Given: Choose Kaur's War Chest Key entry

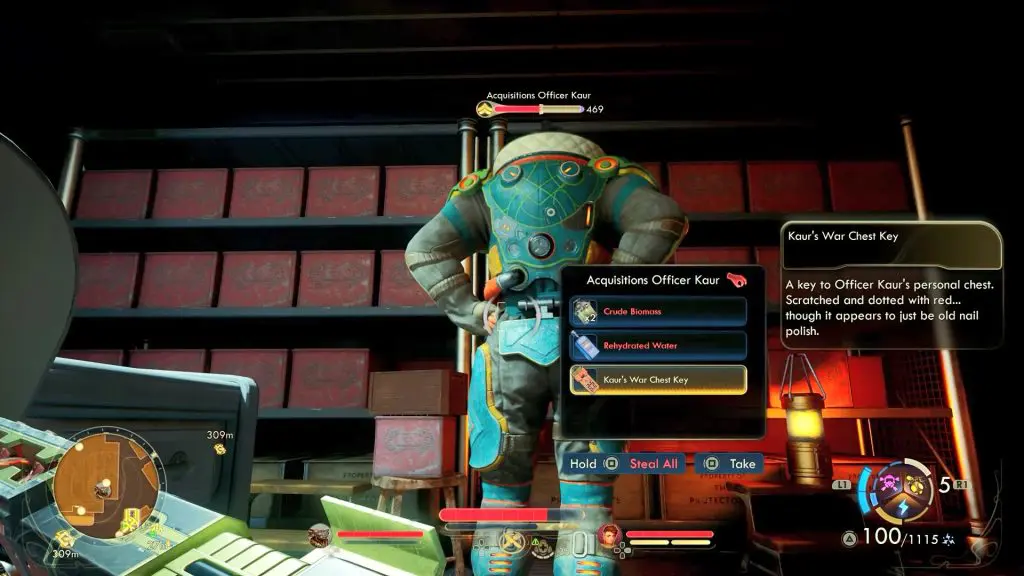Looking at the screenshot, I should click(x=658, y=380).
